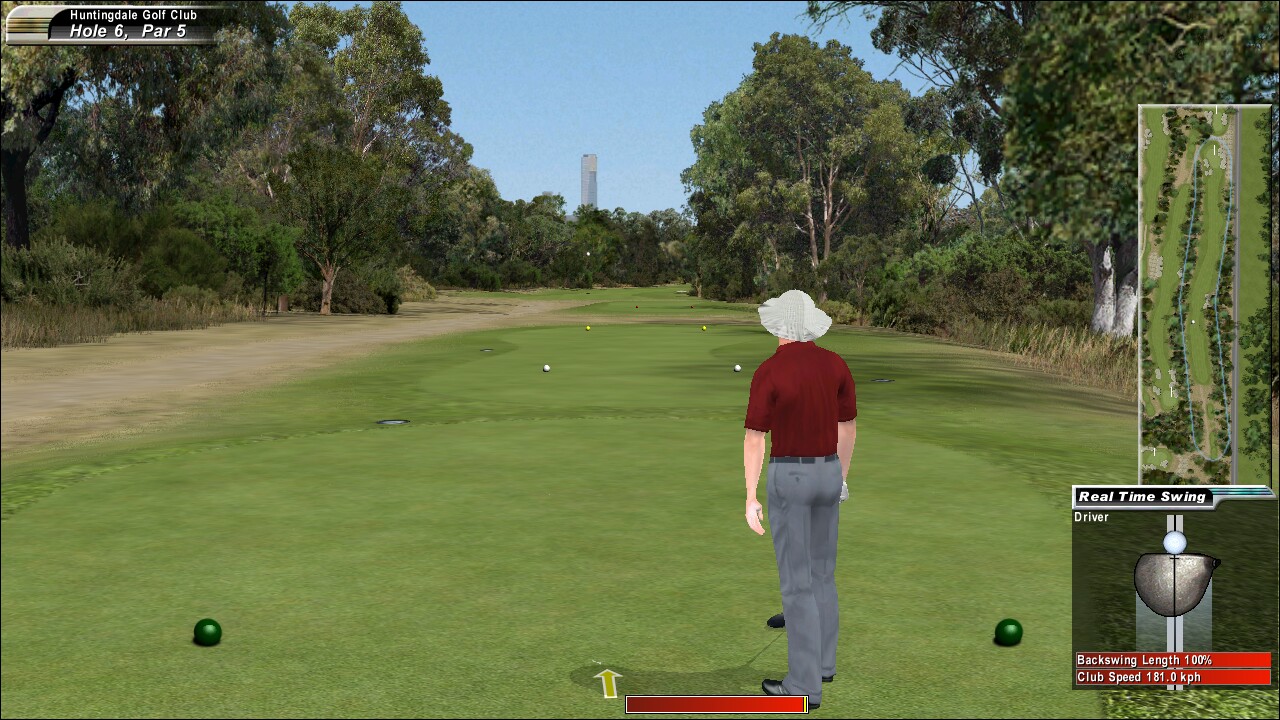Select the Driver club label
The image size is (1280, 720).
[1091, 517]
